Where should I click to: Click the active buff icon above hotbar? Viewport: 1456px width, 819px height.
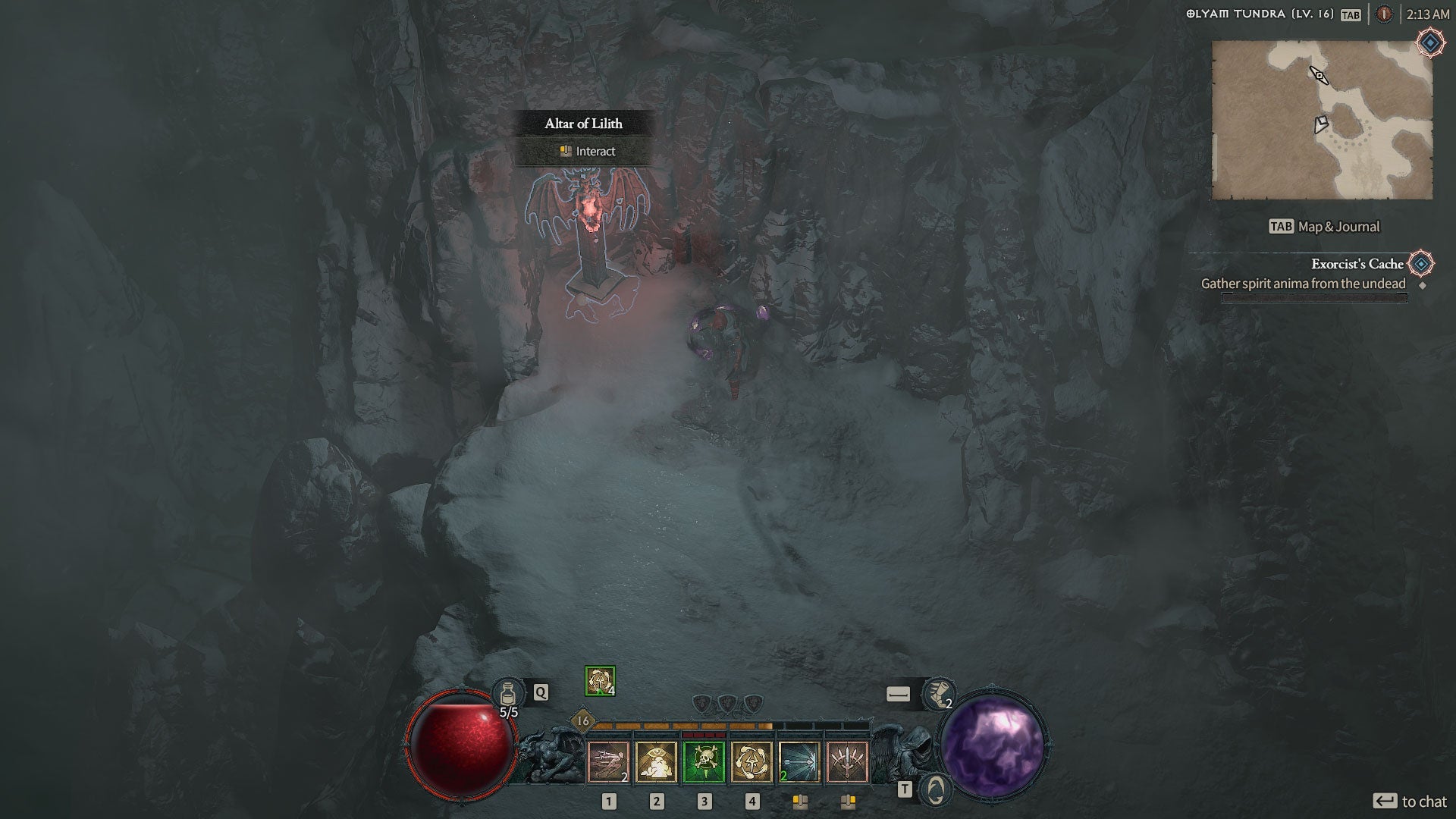coord(600,681)
